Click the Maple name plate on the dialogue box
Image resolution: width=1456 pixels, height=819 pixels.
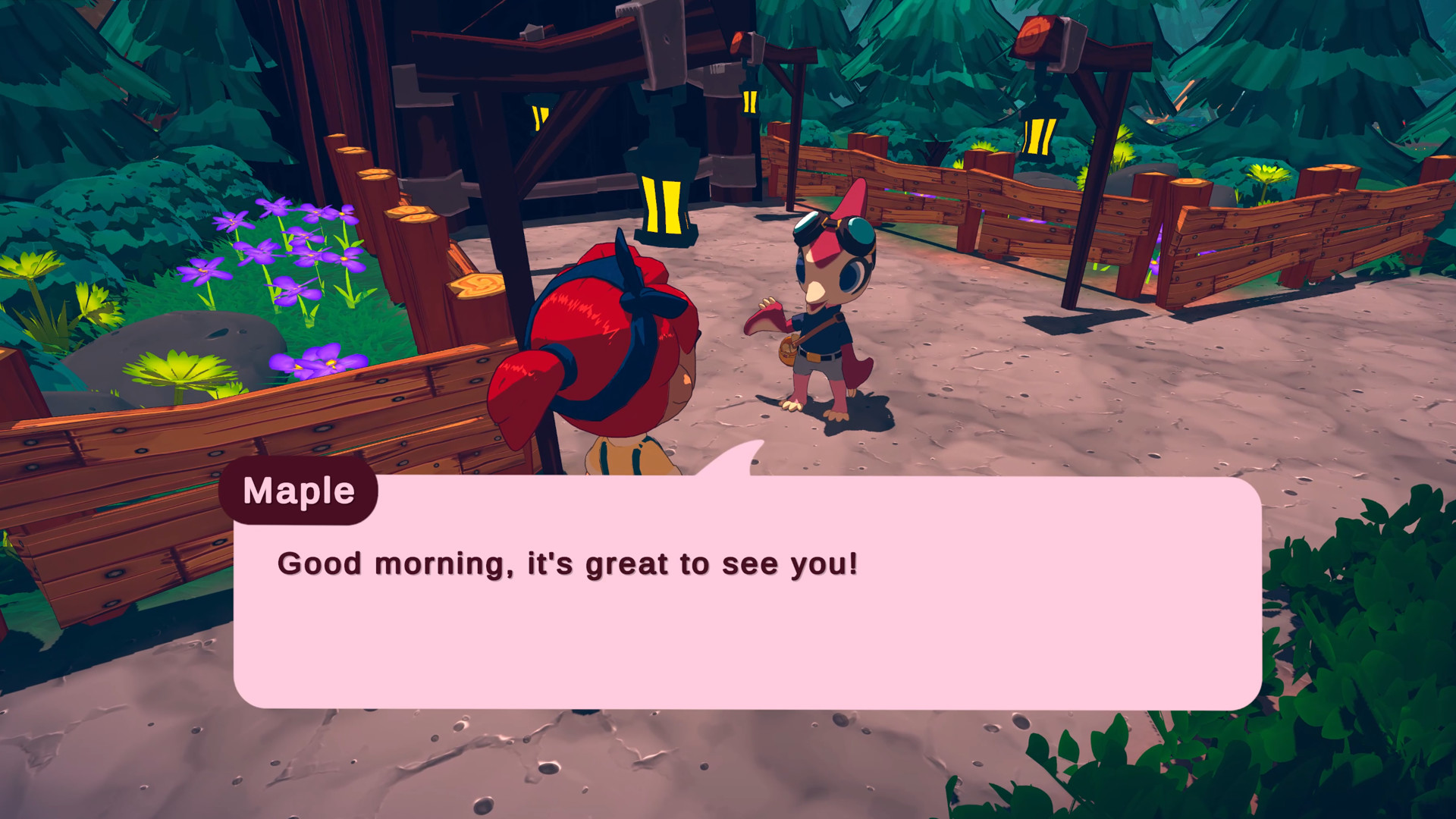[x=298, y=491]
